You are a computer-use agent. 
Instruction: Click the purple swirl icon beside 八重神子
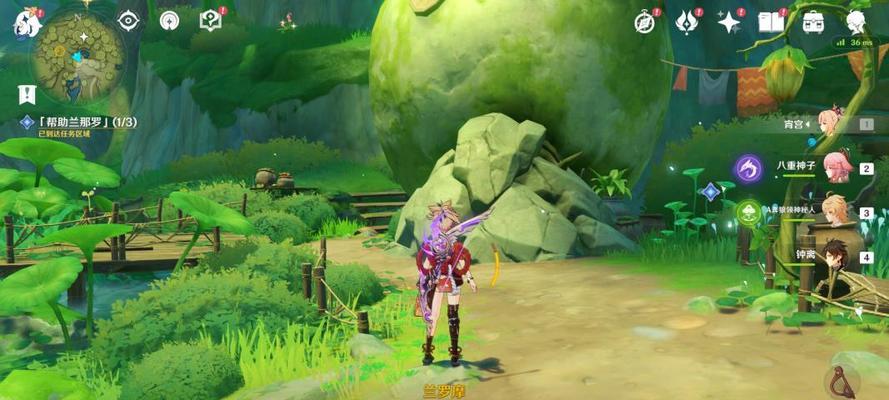coord(746,168)
